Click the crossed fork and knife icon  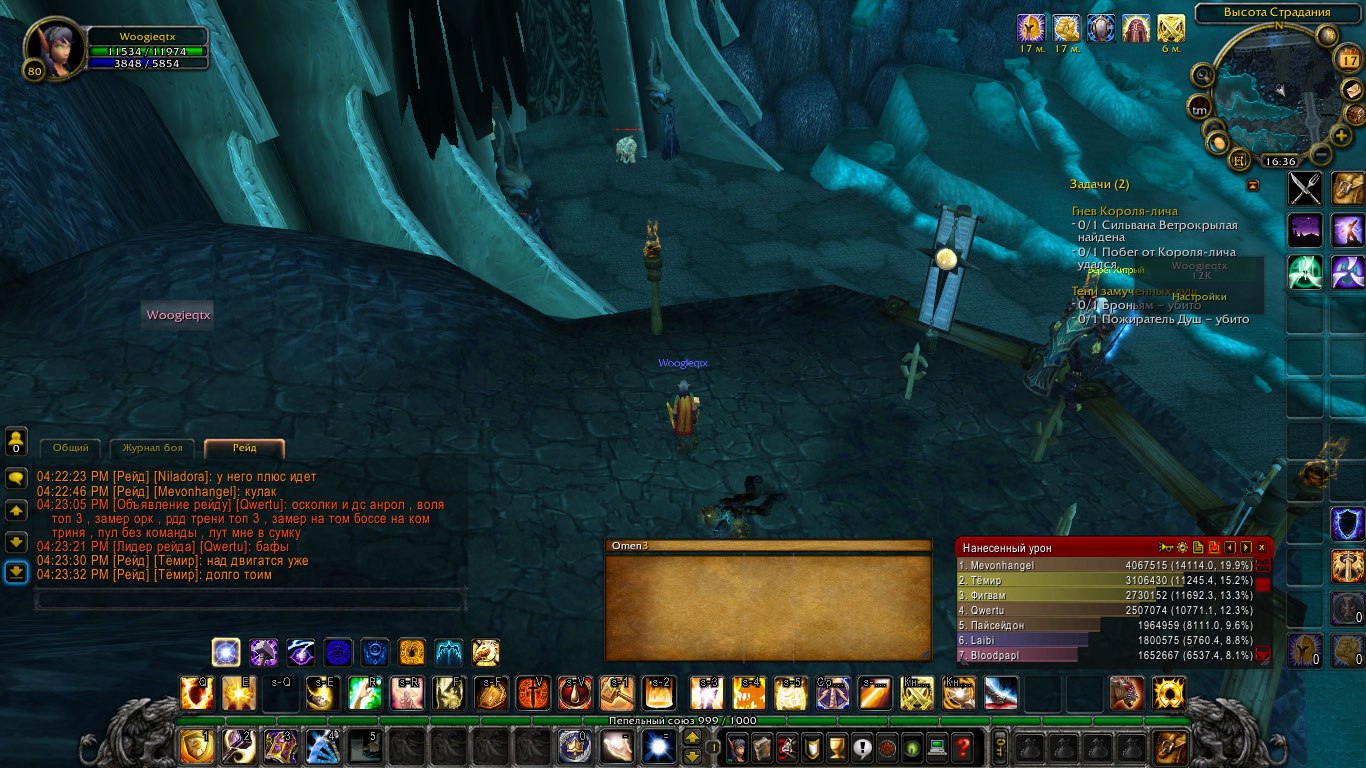(x=1305, y=188)
